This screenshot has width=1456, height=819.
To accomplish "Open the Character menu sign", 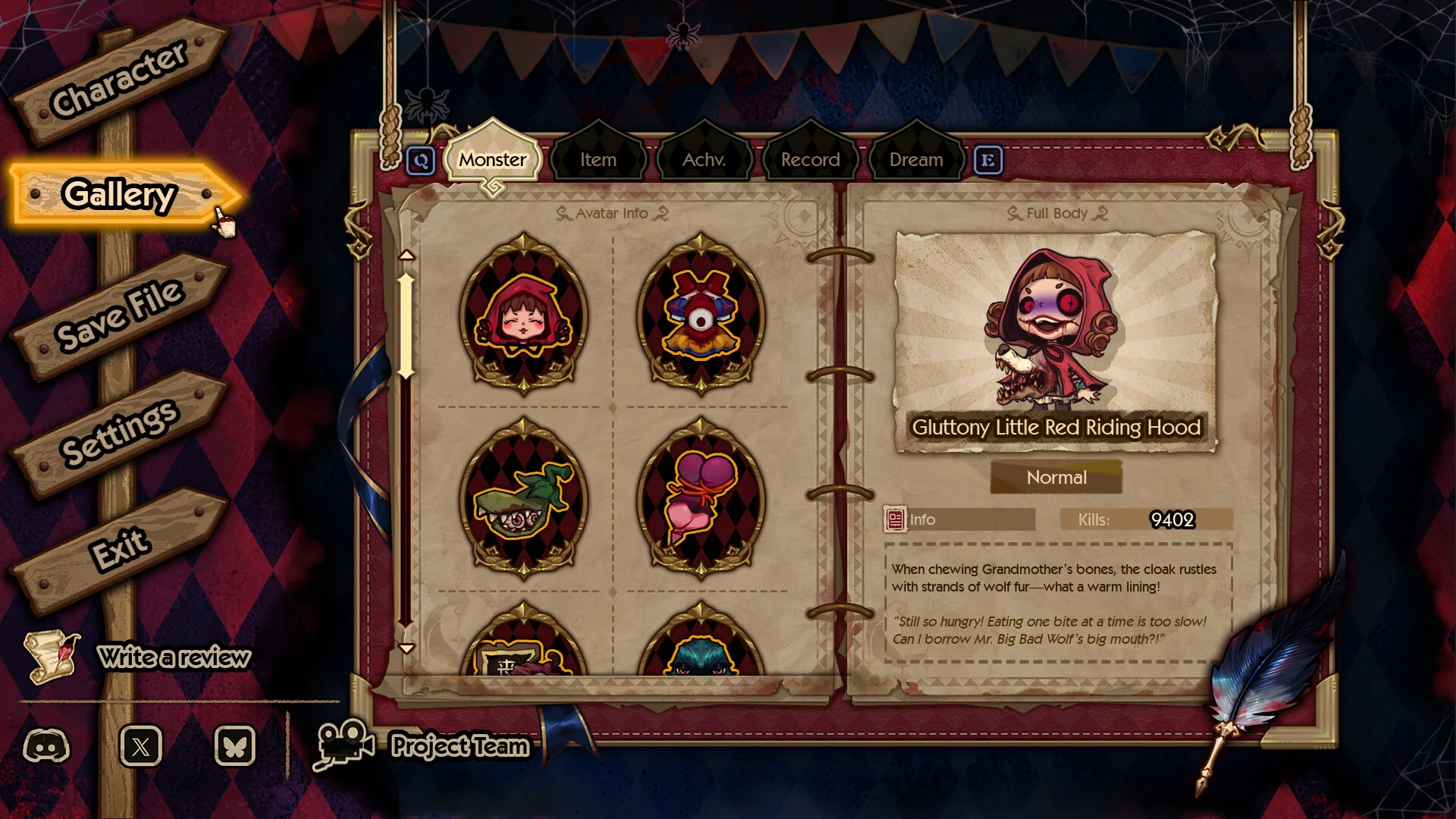I will point(119,79).
